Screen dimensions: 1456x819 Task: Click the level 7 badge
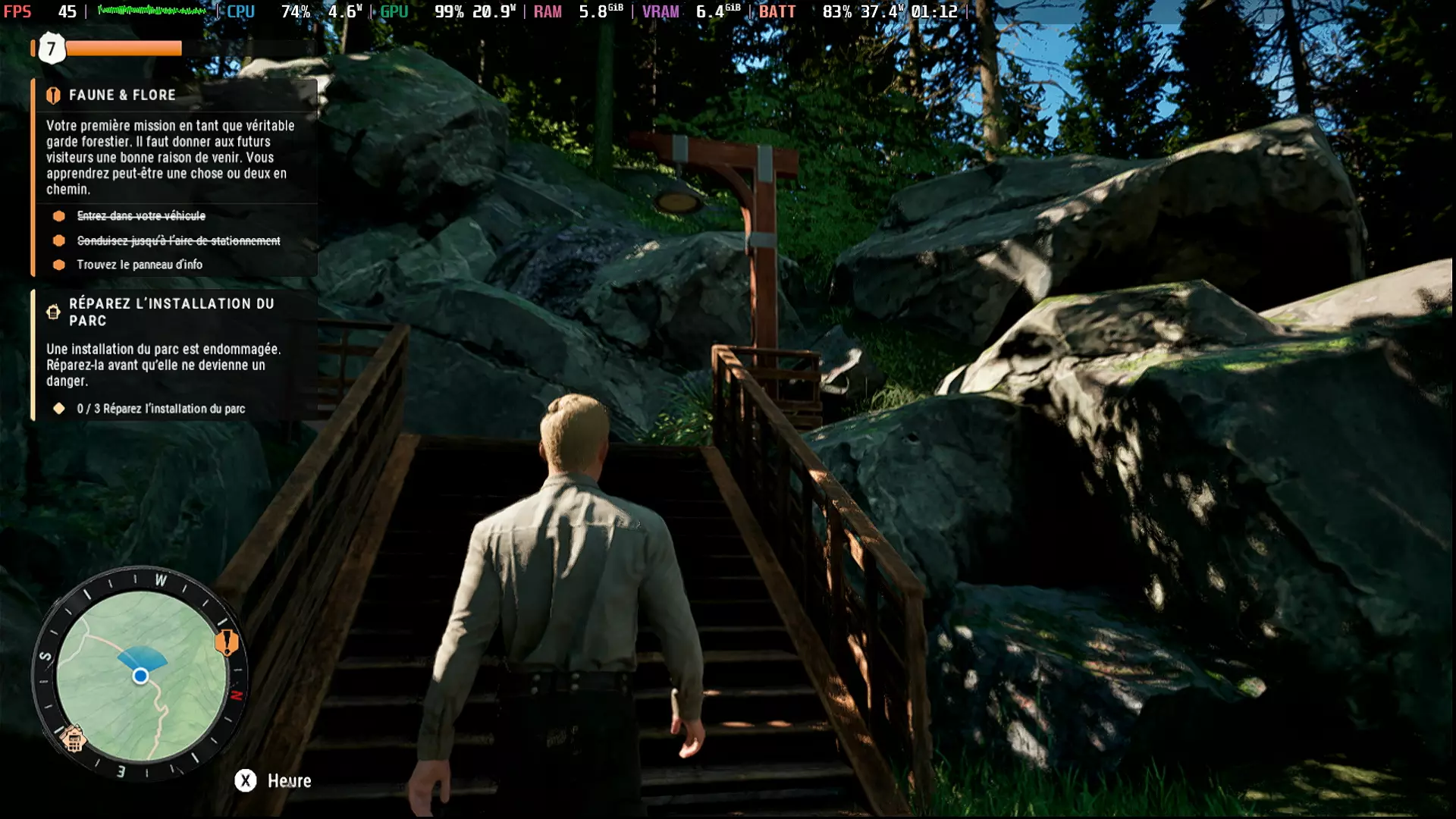[52, 49]
